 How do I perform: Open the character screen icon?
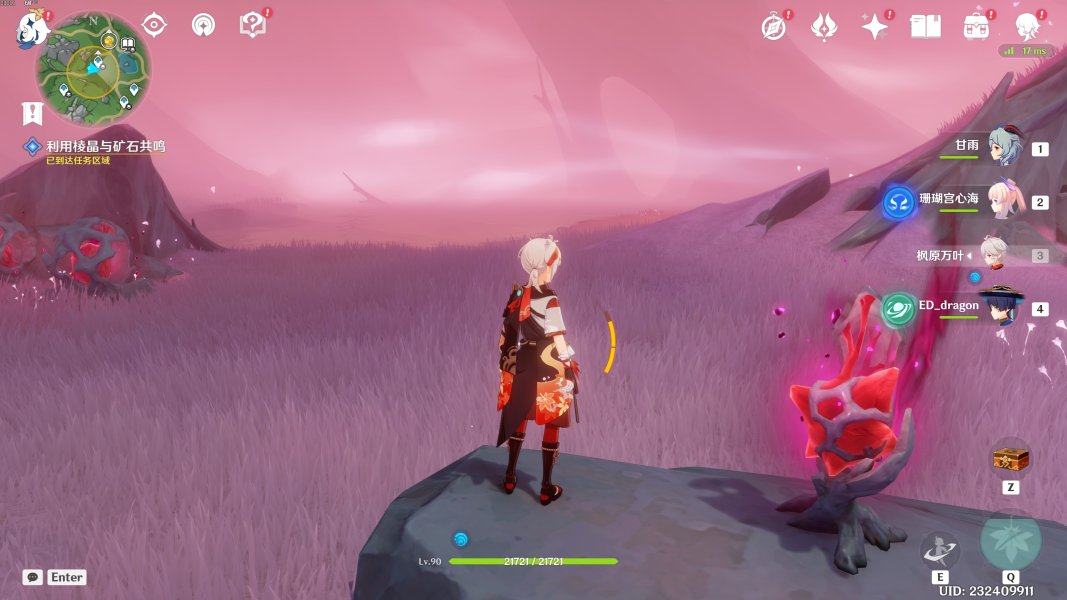tap(1027, 27)
